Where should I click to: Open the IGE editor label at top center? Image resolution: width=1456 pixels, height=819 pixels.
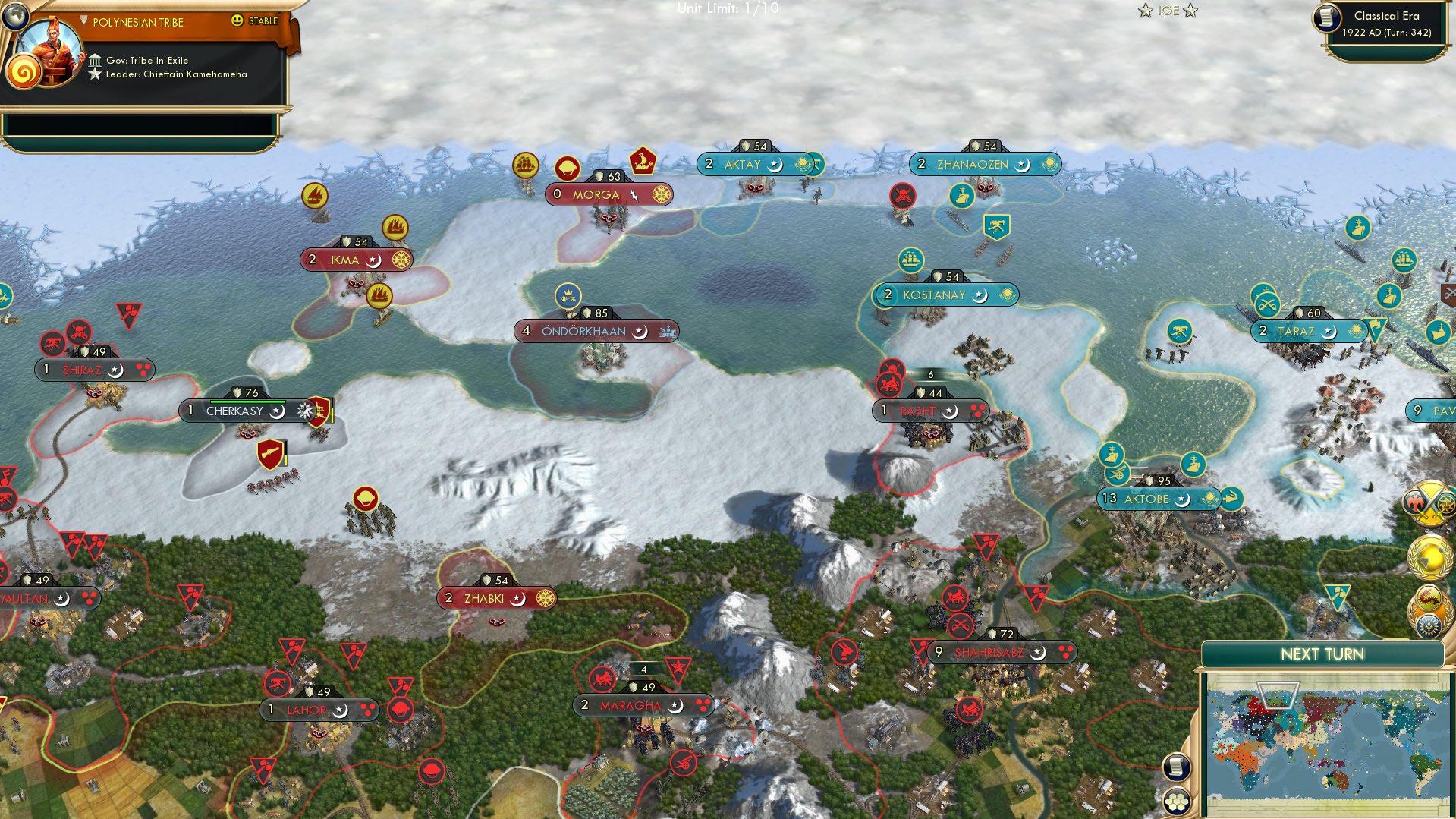pos(1168,11)
